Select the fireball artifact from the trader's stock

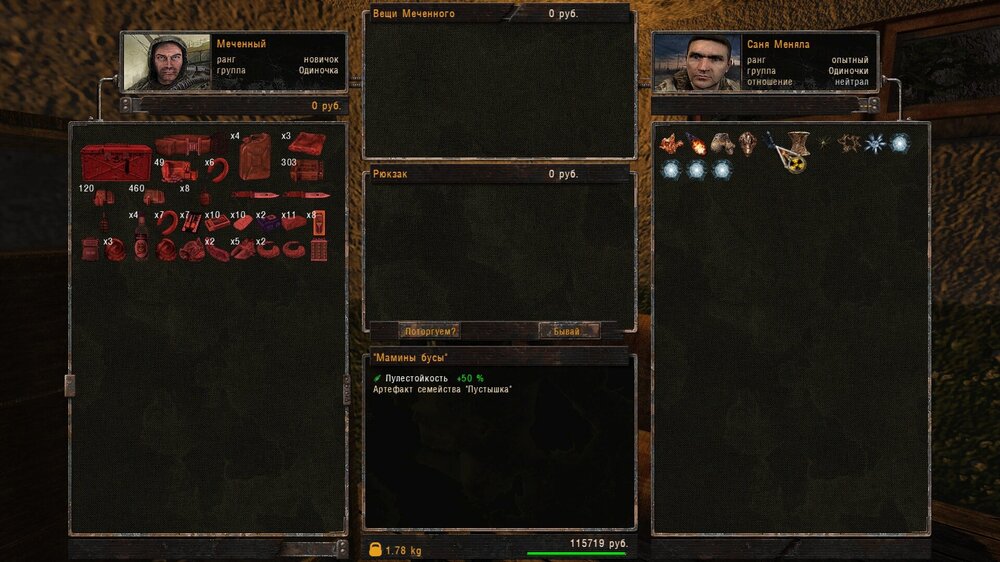696,143
